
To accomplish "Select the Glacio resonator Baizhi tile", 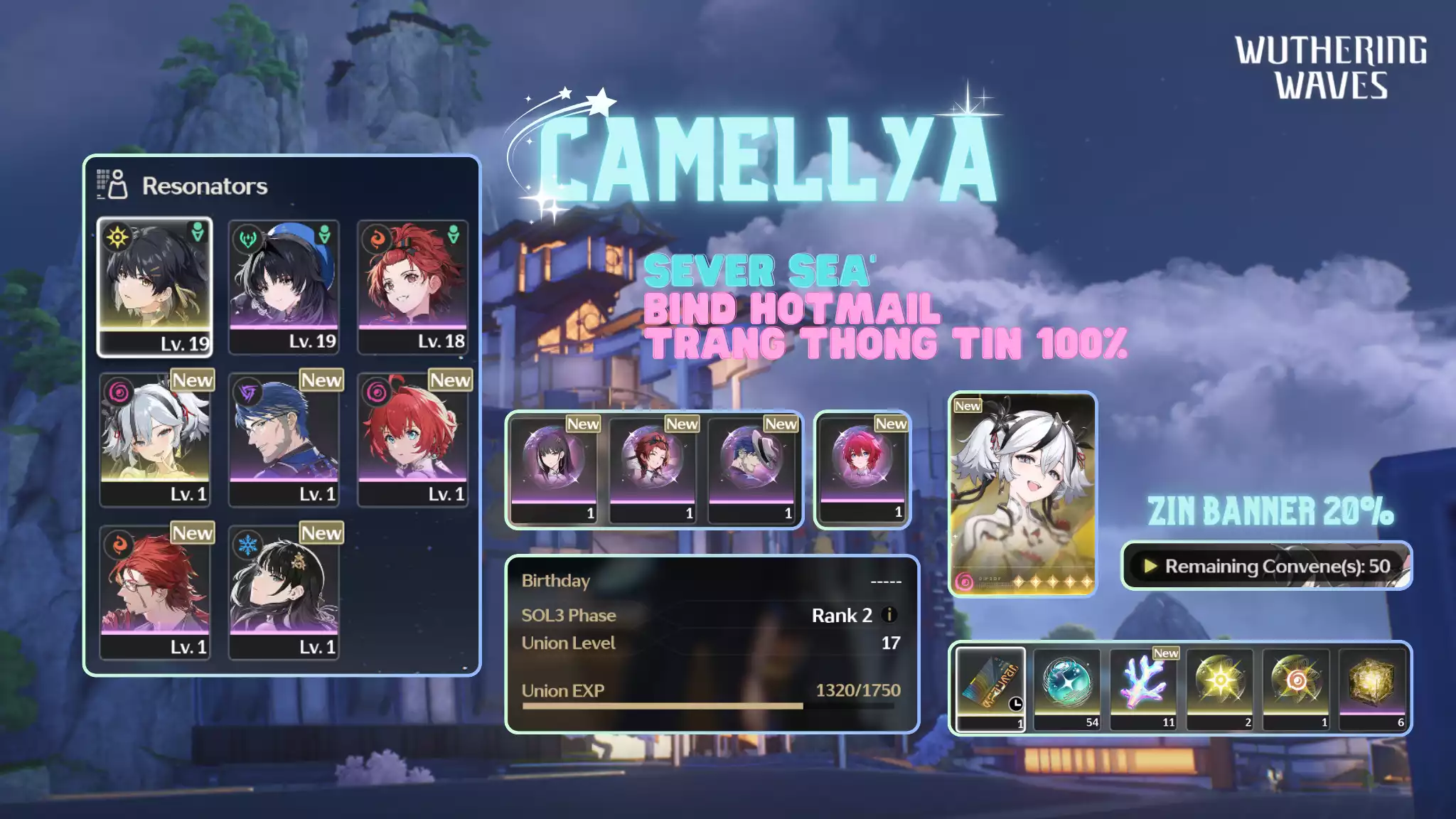I will pyautogui.click(x=284, y=591).
